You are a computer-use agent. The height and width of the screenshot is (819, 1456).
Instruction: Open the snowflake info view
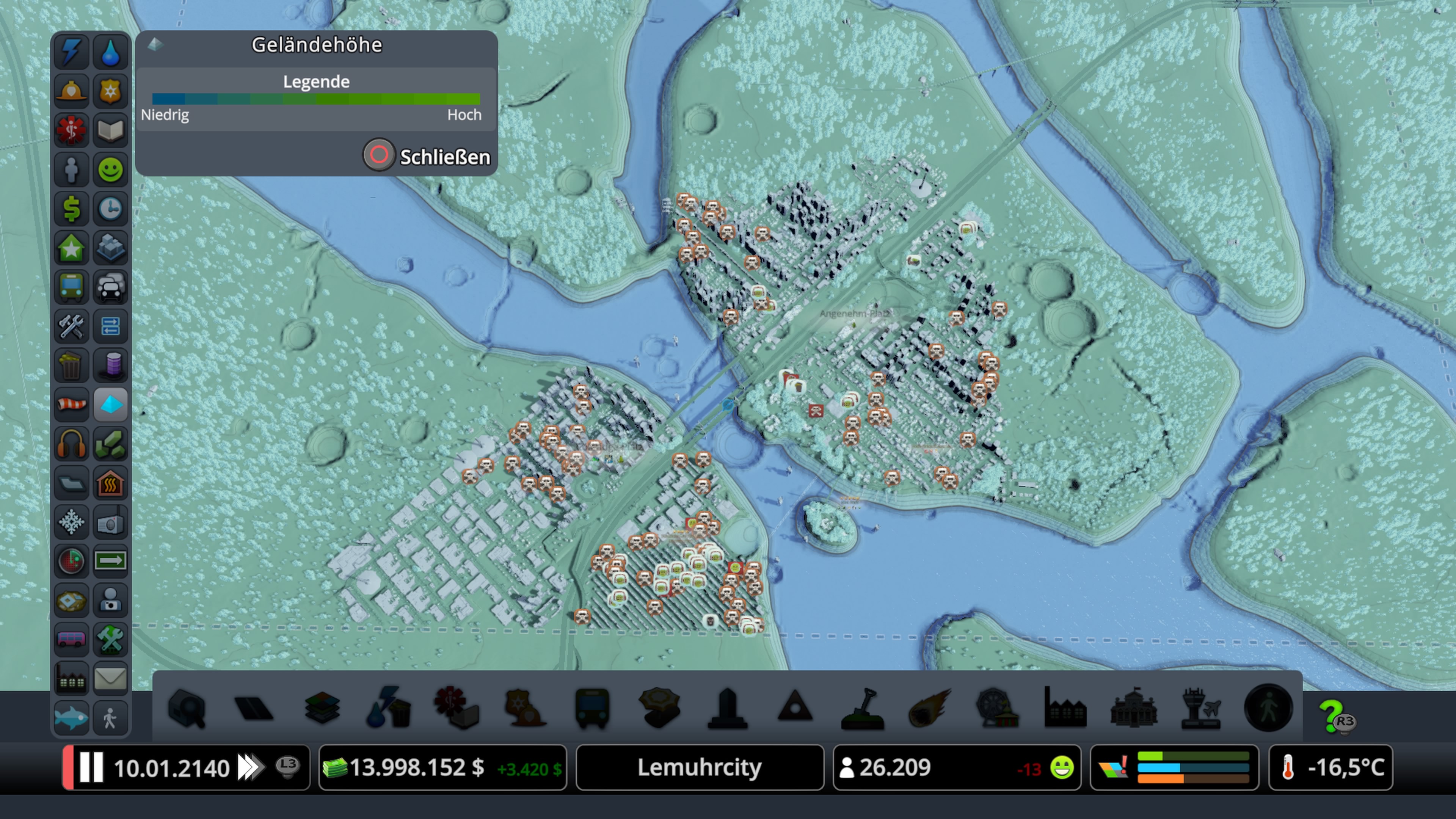click(x=71, y=522)
